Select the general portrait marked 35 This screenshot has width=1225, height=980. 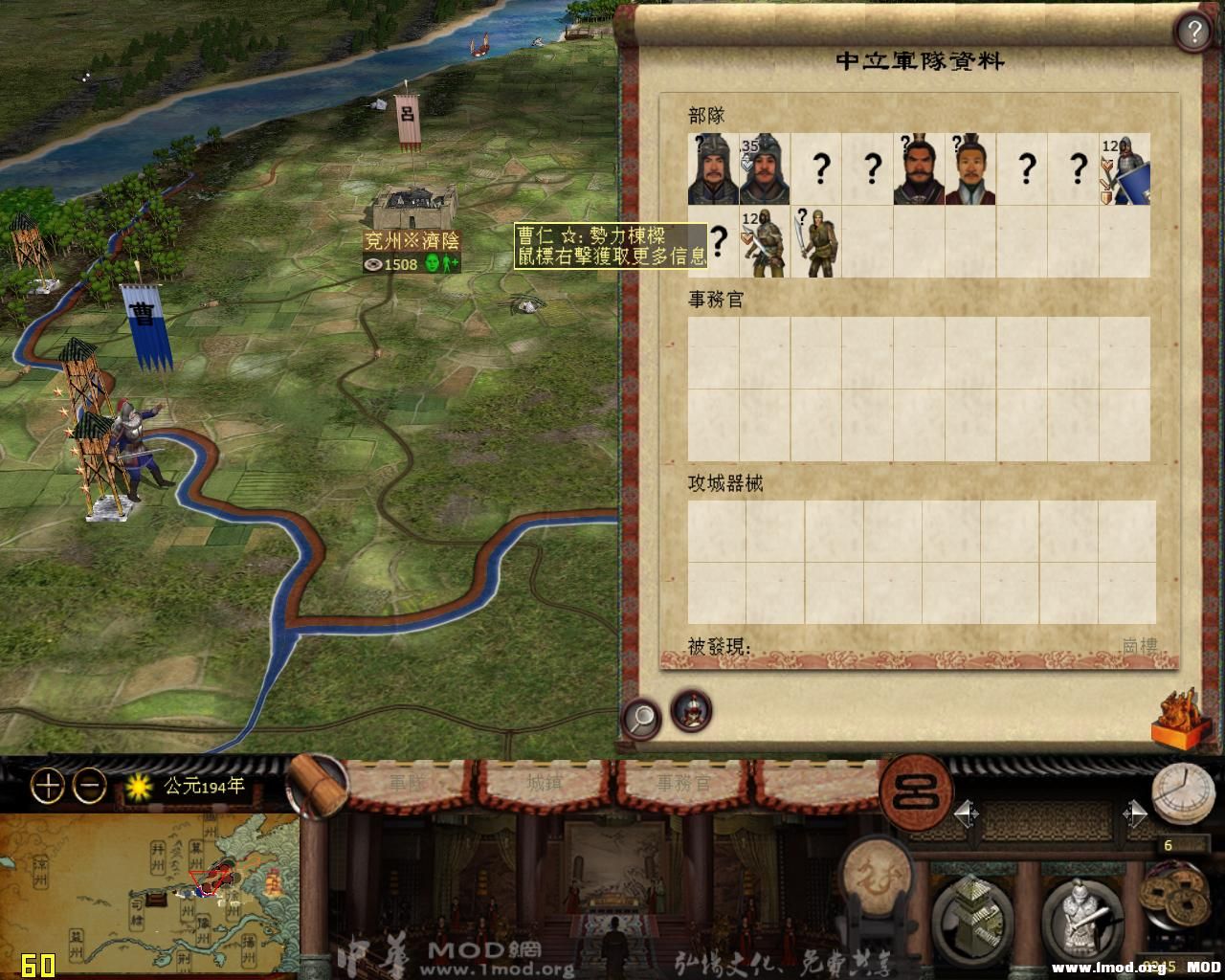[765, 169]
